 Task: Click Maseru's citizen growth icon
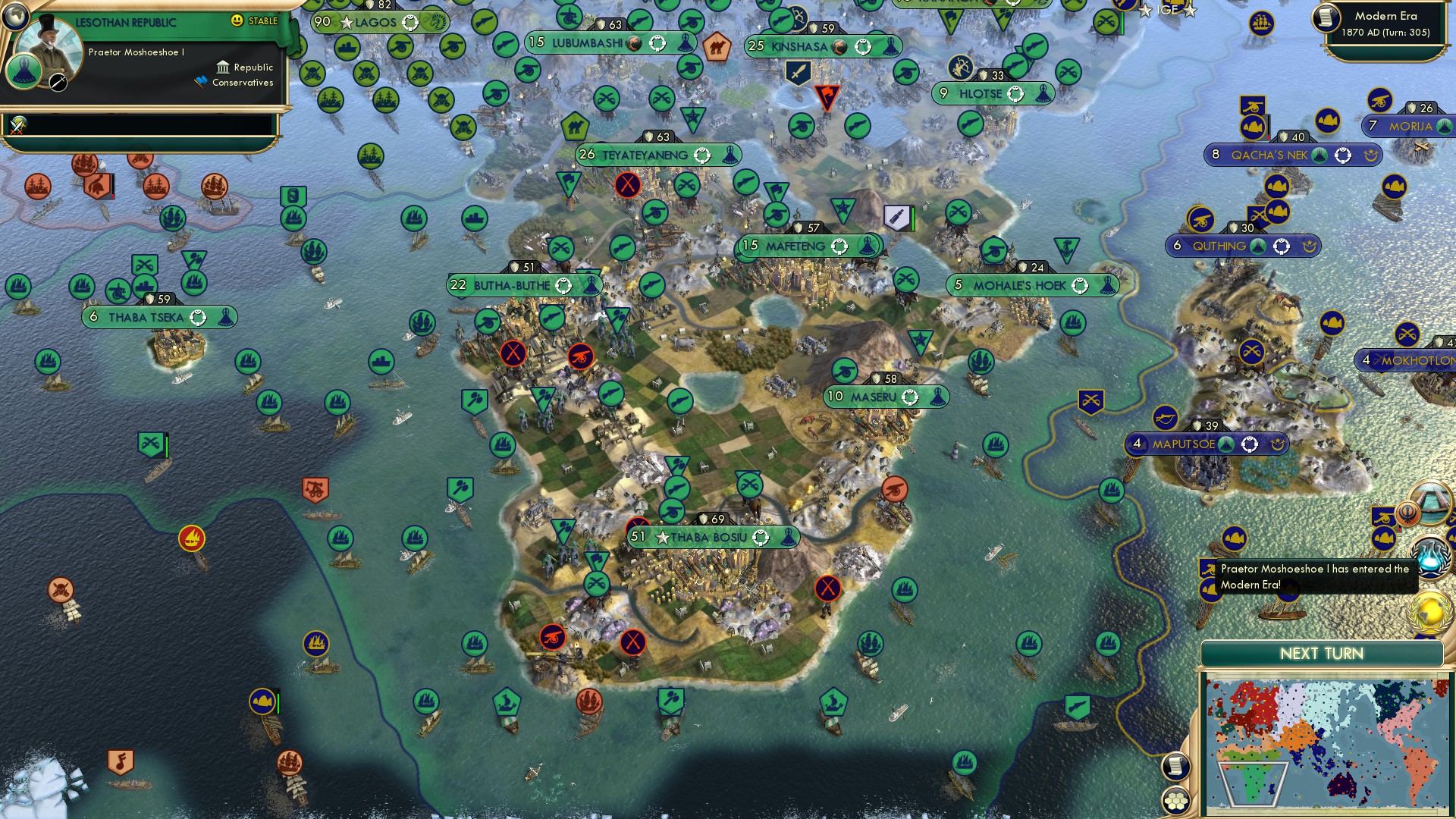pyautogui.click(x=910, y=397)
